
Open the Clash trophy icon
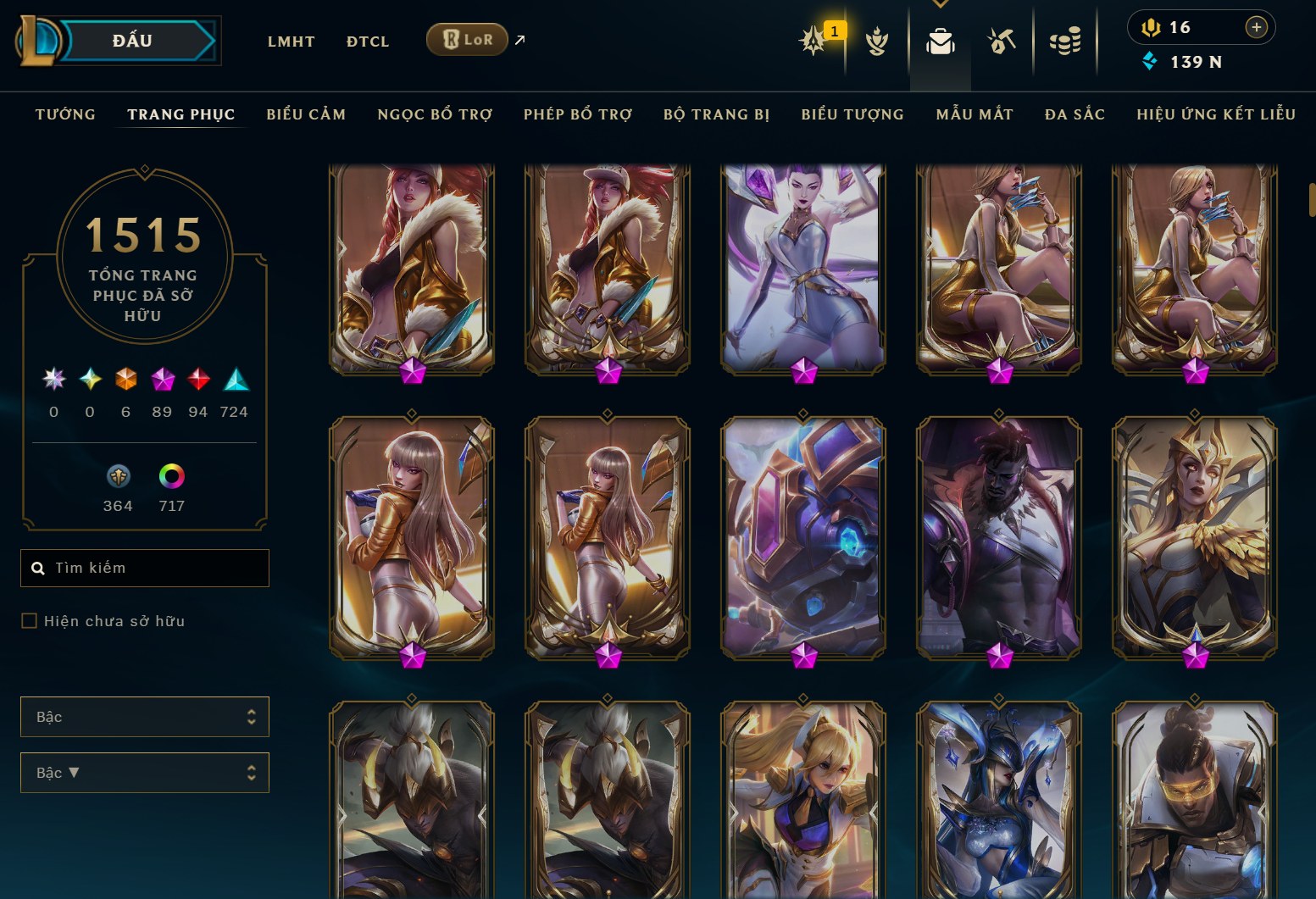click(877, 41)
